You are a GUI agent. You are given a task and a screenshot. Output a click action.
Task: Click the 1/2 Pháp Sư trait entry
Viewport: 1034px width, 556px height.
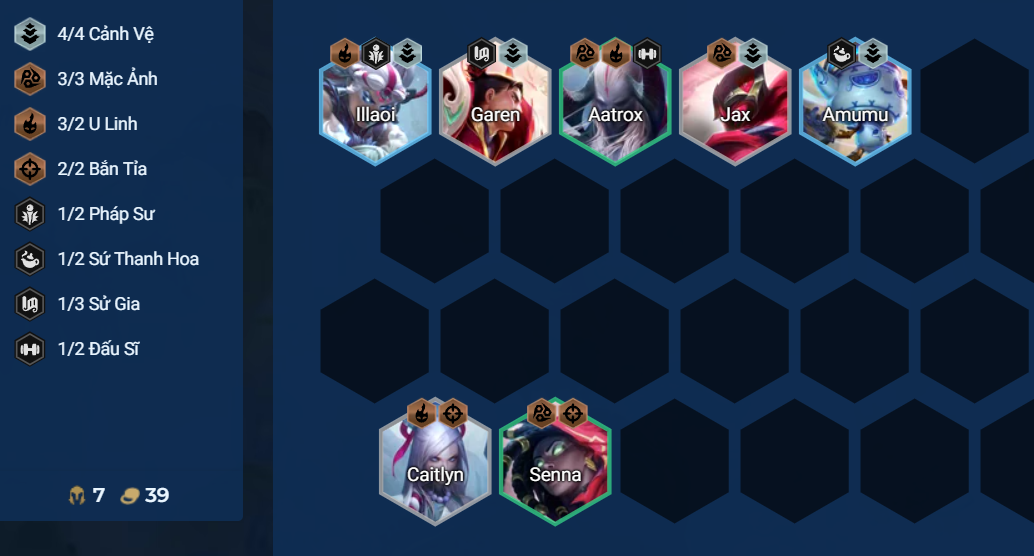point(106,214)
